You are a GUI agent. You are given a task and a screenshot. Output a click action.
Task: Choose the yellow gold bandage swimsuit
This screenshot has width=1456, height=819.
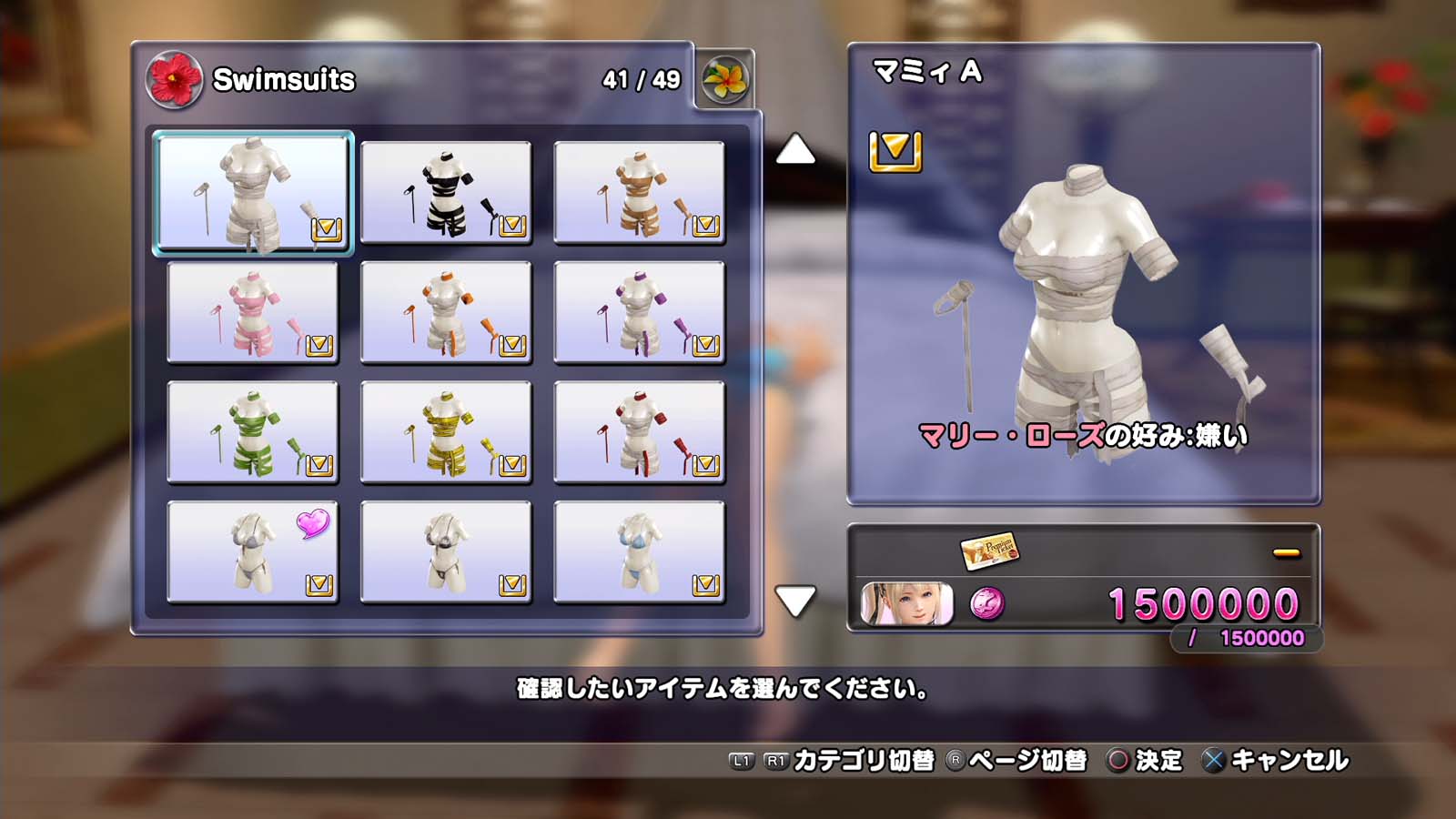pyautogui.click(x=446, y=432)
